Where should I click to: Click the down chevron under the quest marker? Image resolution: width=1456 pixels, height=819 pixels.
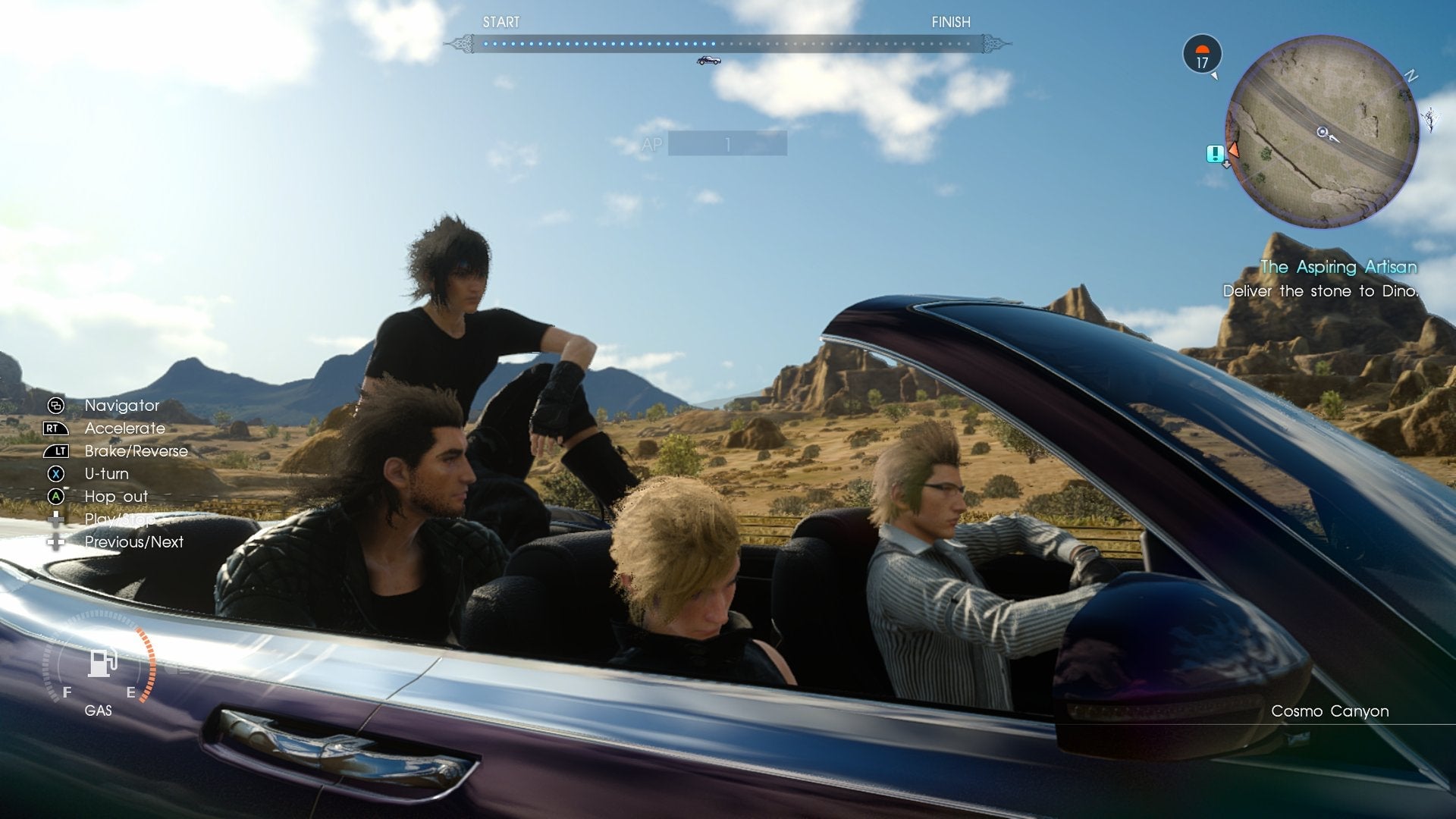coord(1226,165)
